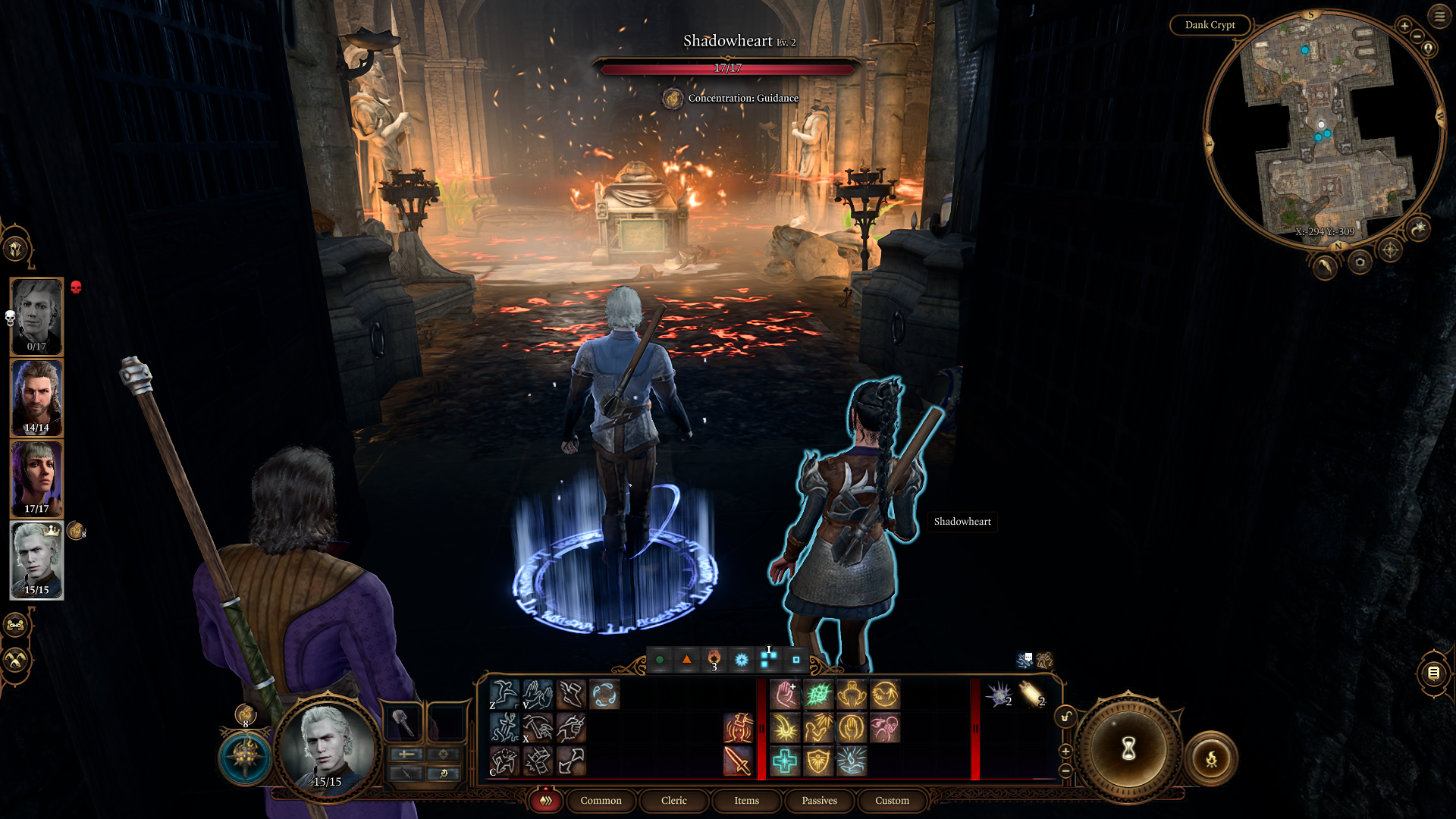
Task: Open the main menu hamburger button
Action: (x=1439, y=16)
